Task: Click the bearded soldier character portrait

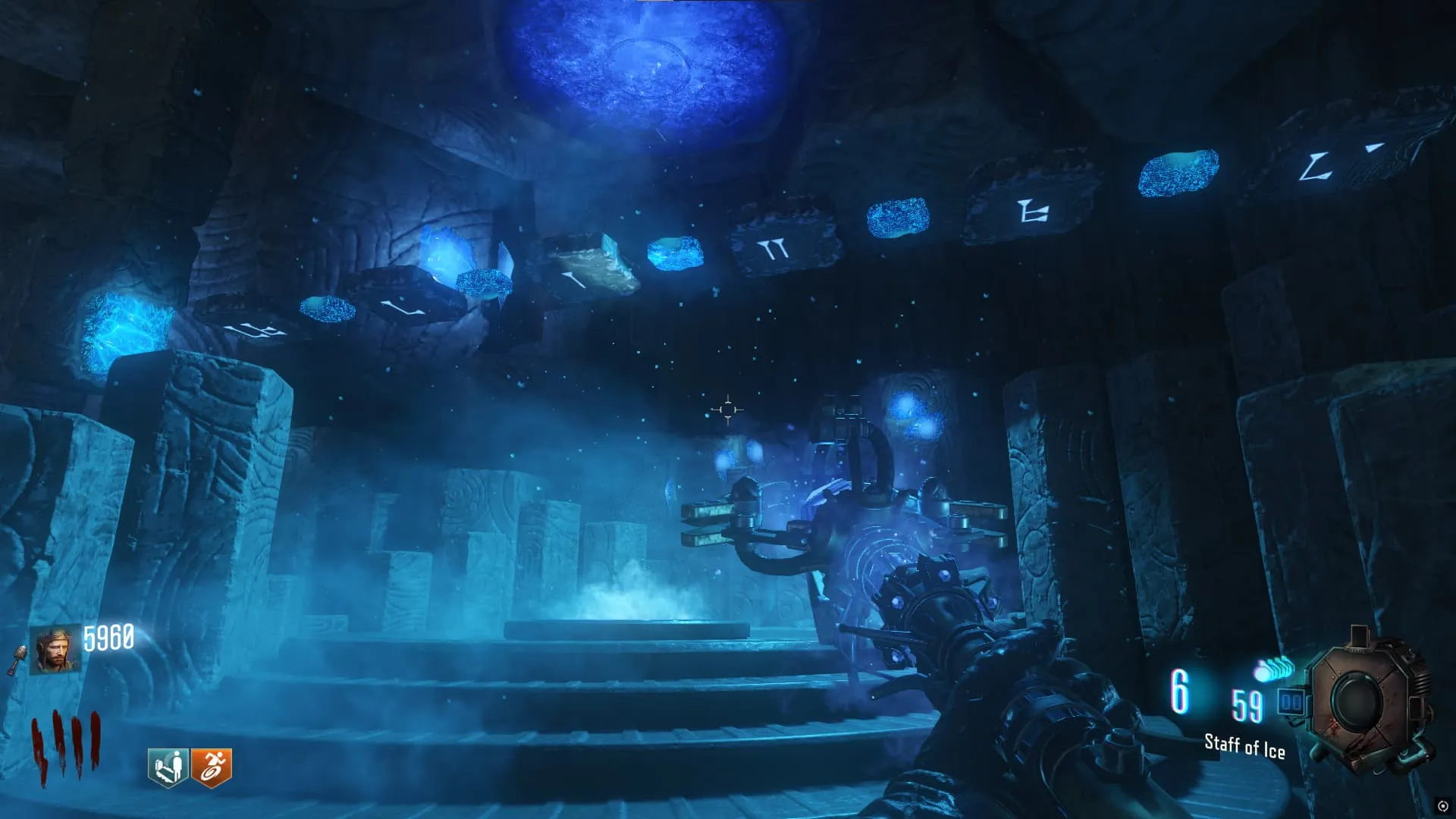Action: tap(55, 650)
